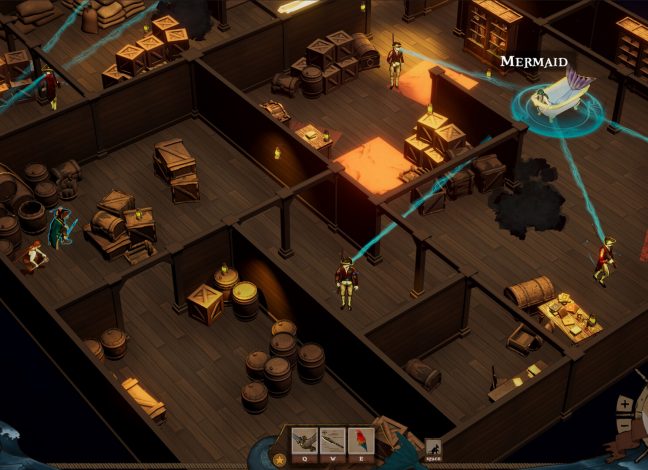Use the red parrot ability
The height and width of the screenshot is (470, 648).
click(x=360, y=440)
